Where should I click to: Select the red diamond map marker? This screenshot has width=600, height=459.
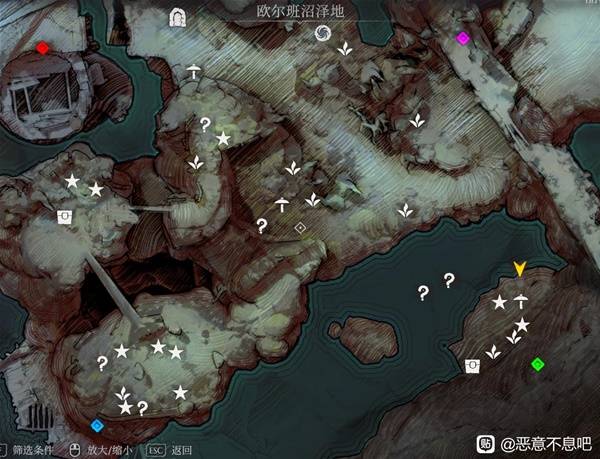[42, 47]
